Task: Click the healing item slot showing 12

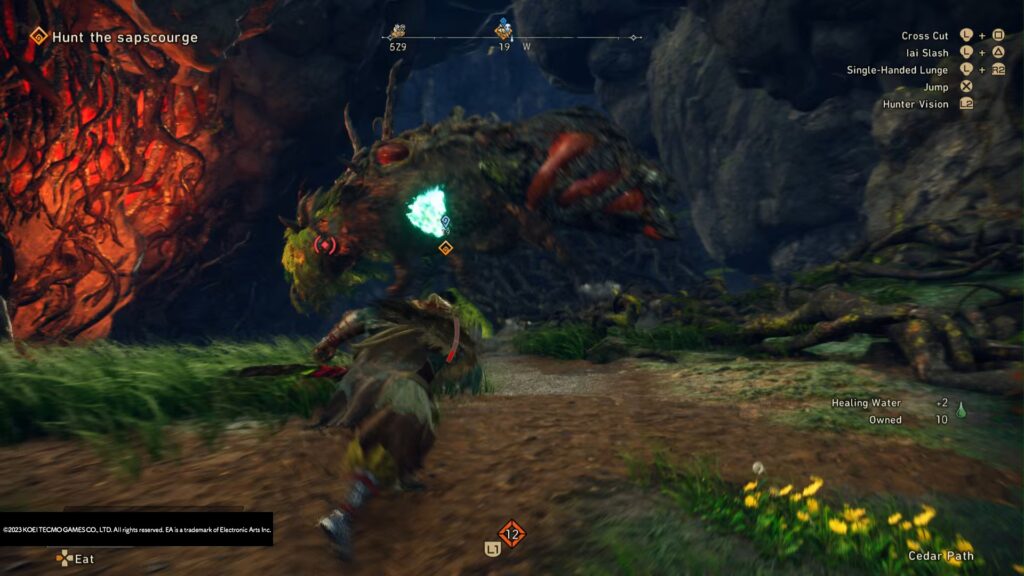Action: point(512,534)
